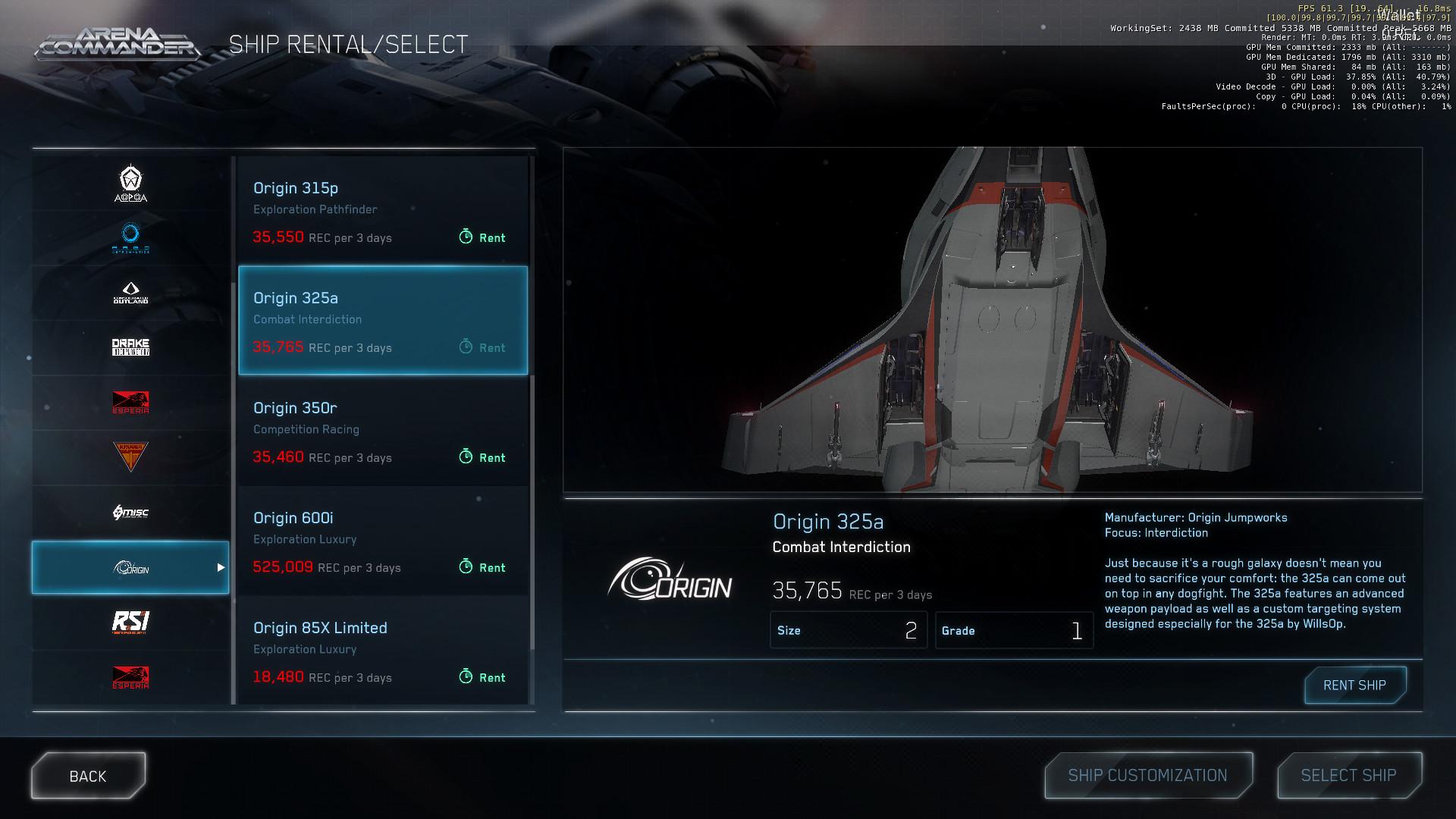Rent the Origin 85X Limited
Screen dimensions: 1456x819
pos(483,677)
